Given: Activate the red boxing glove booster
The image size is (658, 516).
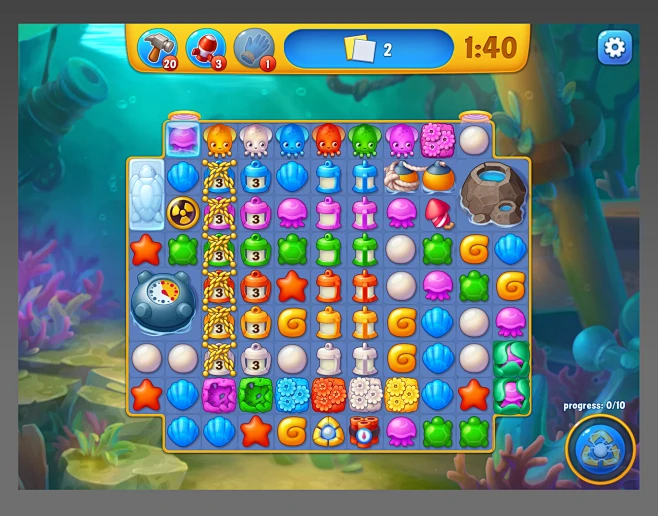Looking at the screenshot, I should (x=205, y=46).
